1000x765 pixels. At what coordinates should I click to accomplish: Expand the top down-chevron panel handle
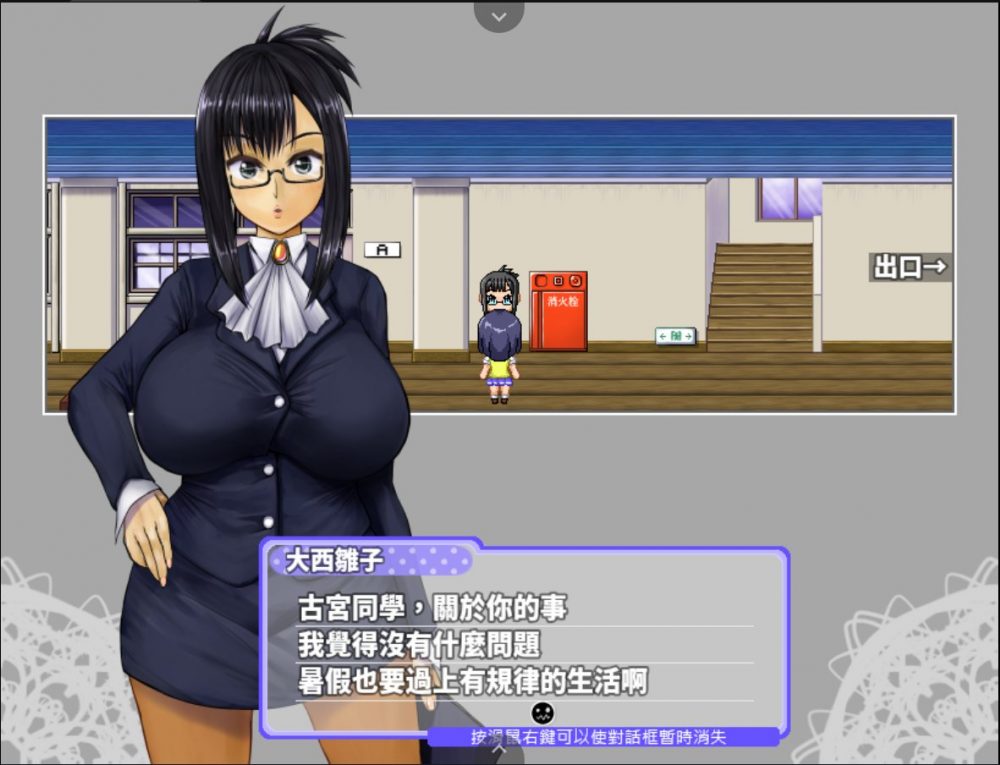[x=499, y=16]
